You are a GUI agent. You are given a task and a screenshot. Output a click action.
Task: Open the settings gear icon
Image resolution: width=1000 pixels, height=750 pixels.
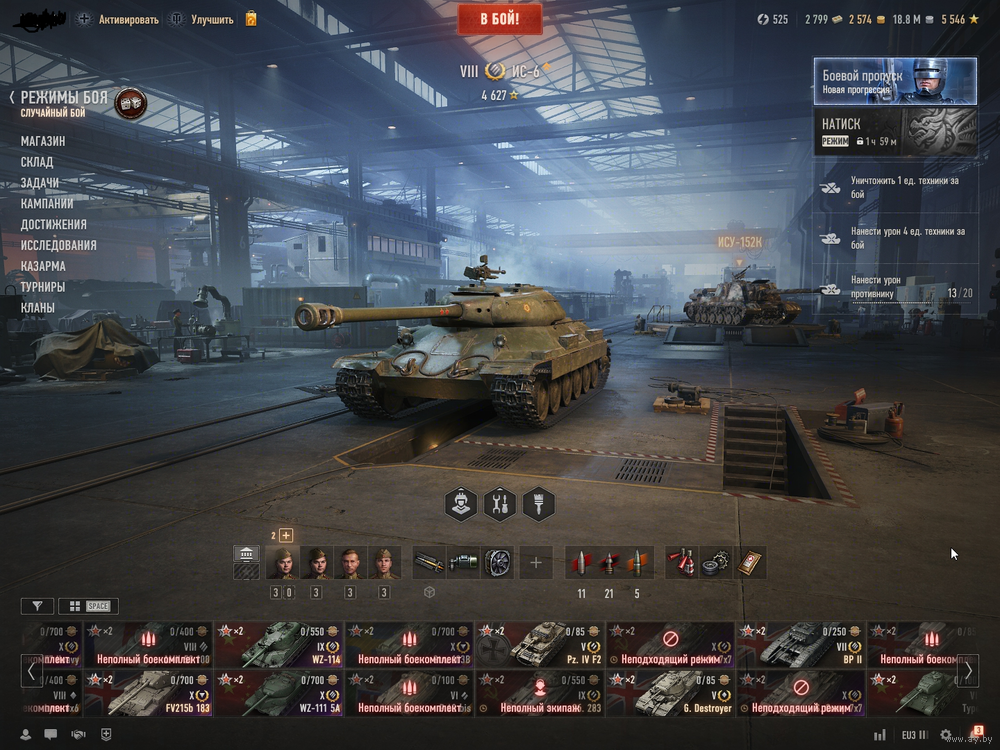point(946,735)
